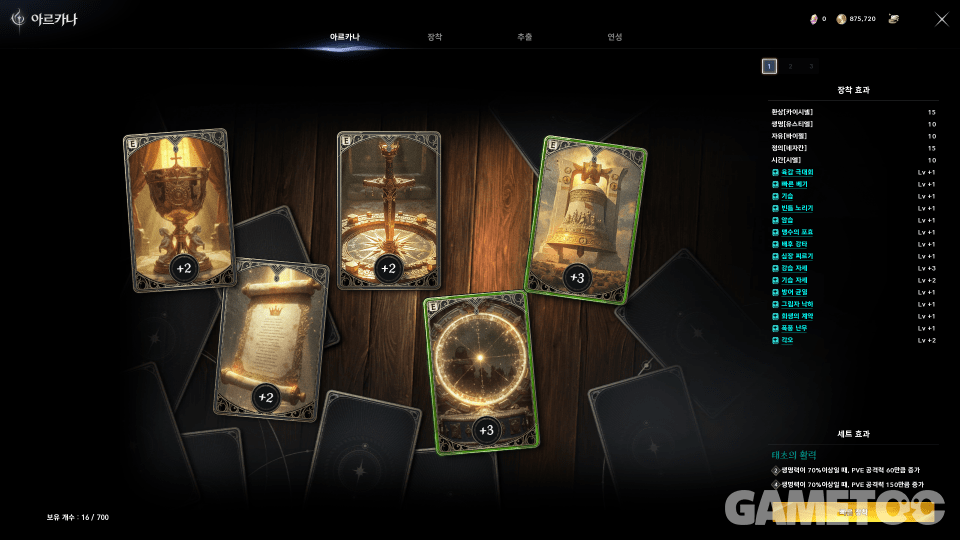Show the 그림자 낙하 skill link
The height and width of the screenshot is (540, 960).
[797, 304]
